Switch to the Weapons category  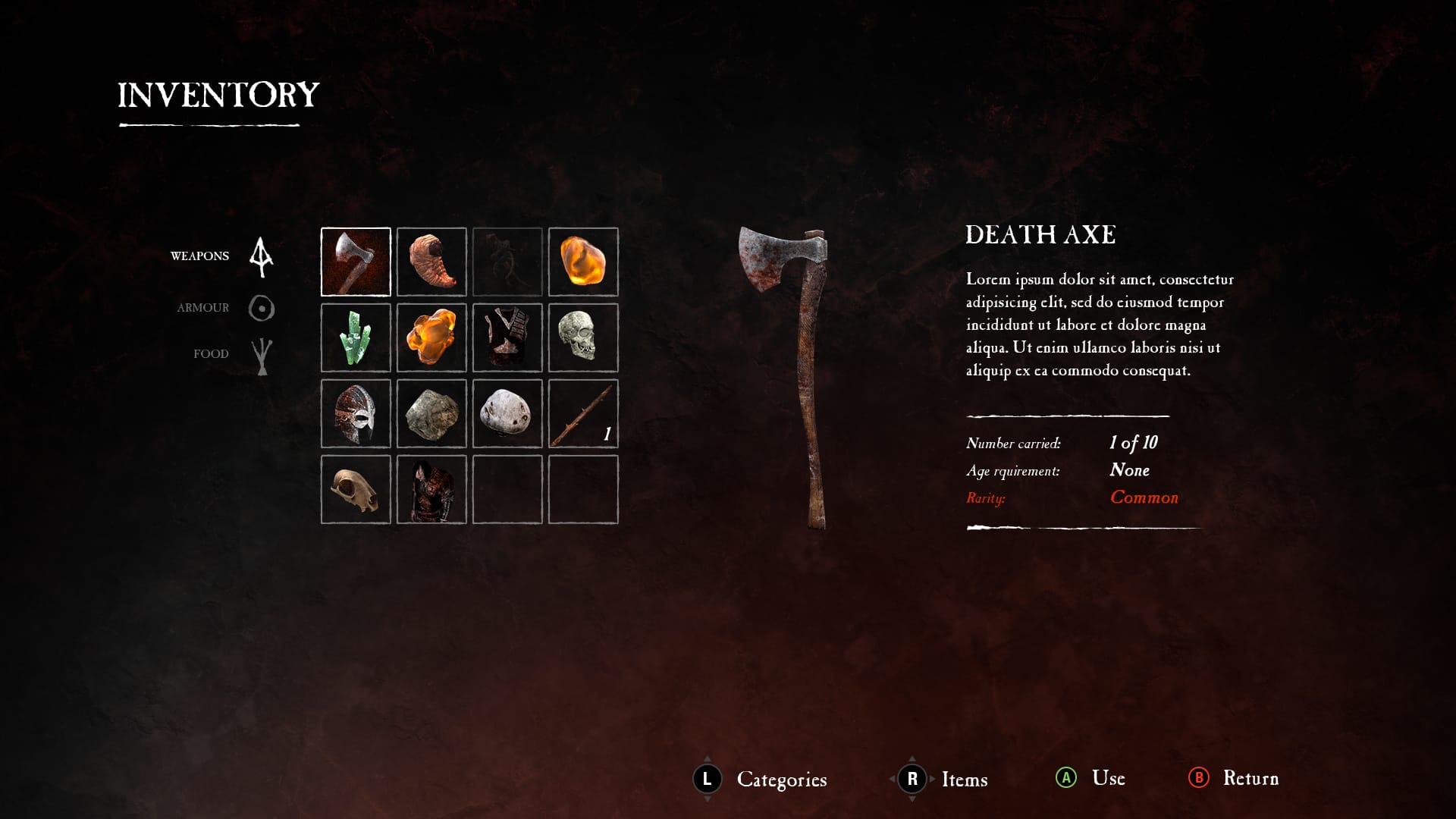[x=200, y=256]
